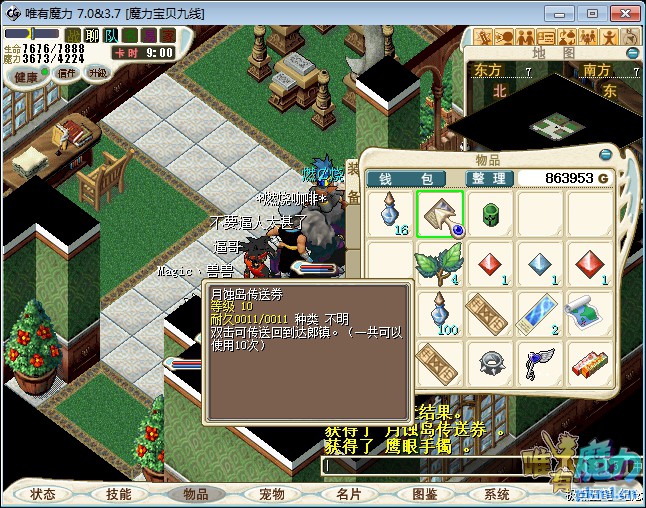Click the 健康 health status button

pos(26,77)
